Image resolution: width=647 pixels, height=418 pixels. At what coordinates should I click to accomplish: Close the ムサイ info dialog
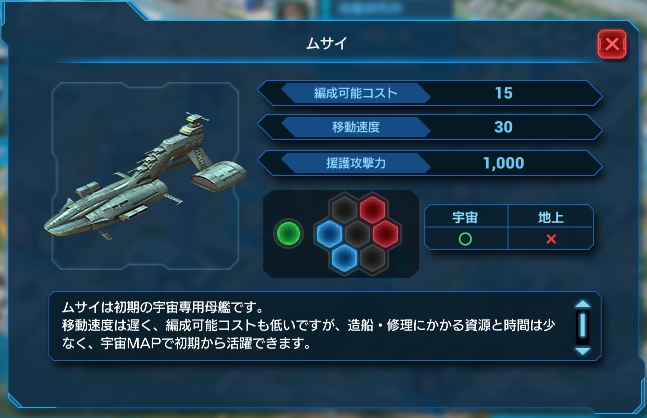pos(611,44)
